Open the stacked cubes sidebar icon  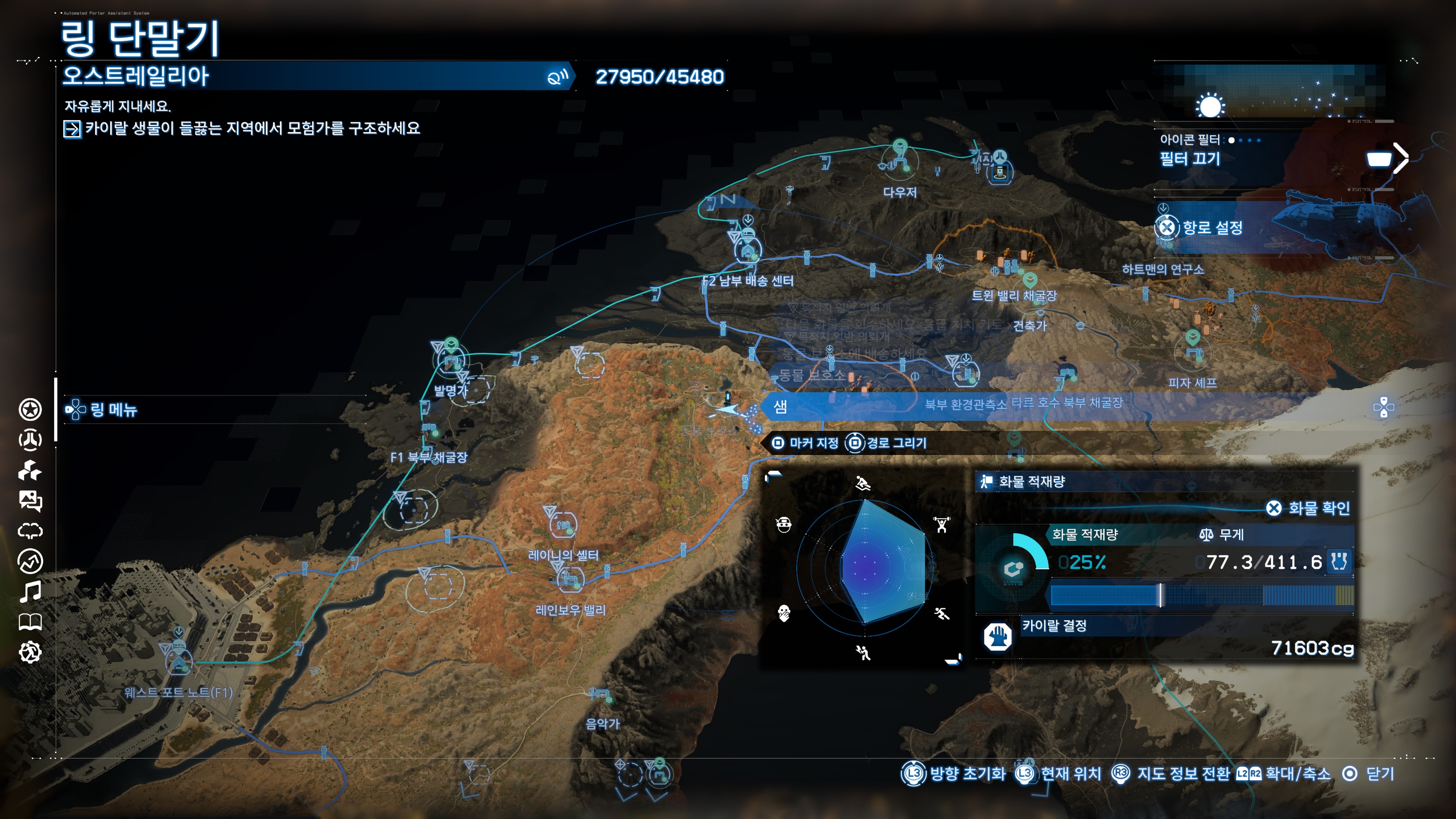pos(30,470)
